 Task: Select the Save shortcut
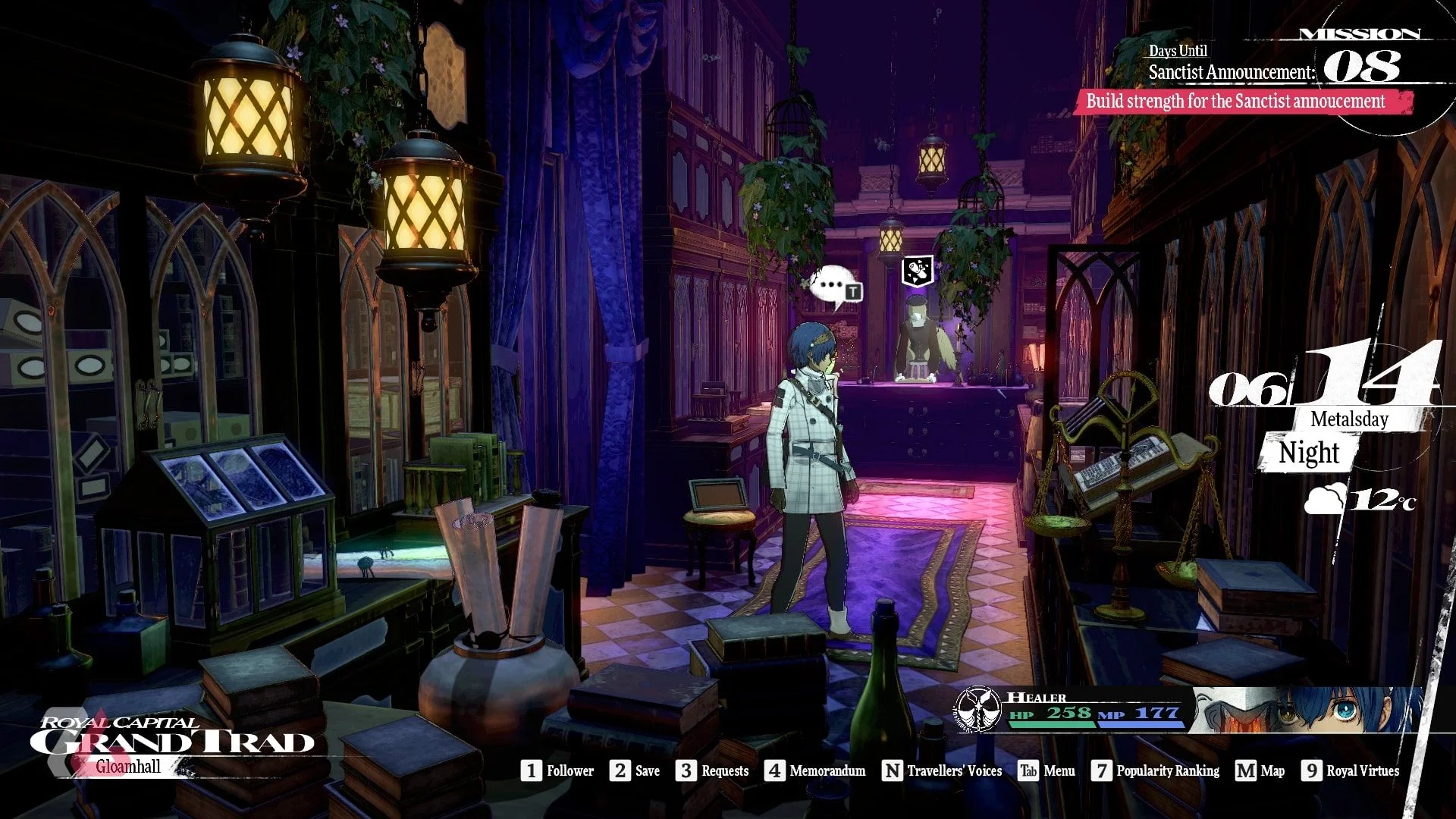pyautogui.click(x=635, y=770)
